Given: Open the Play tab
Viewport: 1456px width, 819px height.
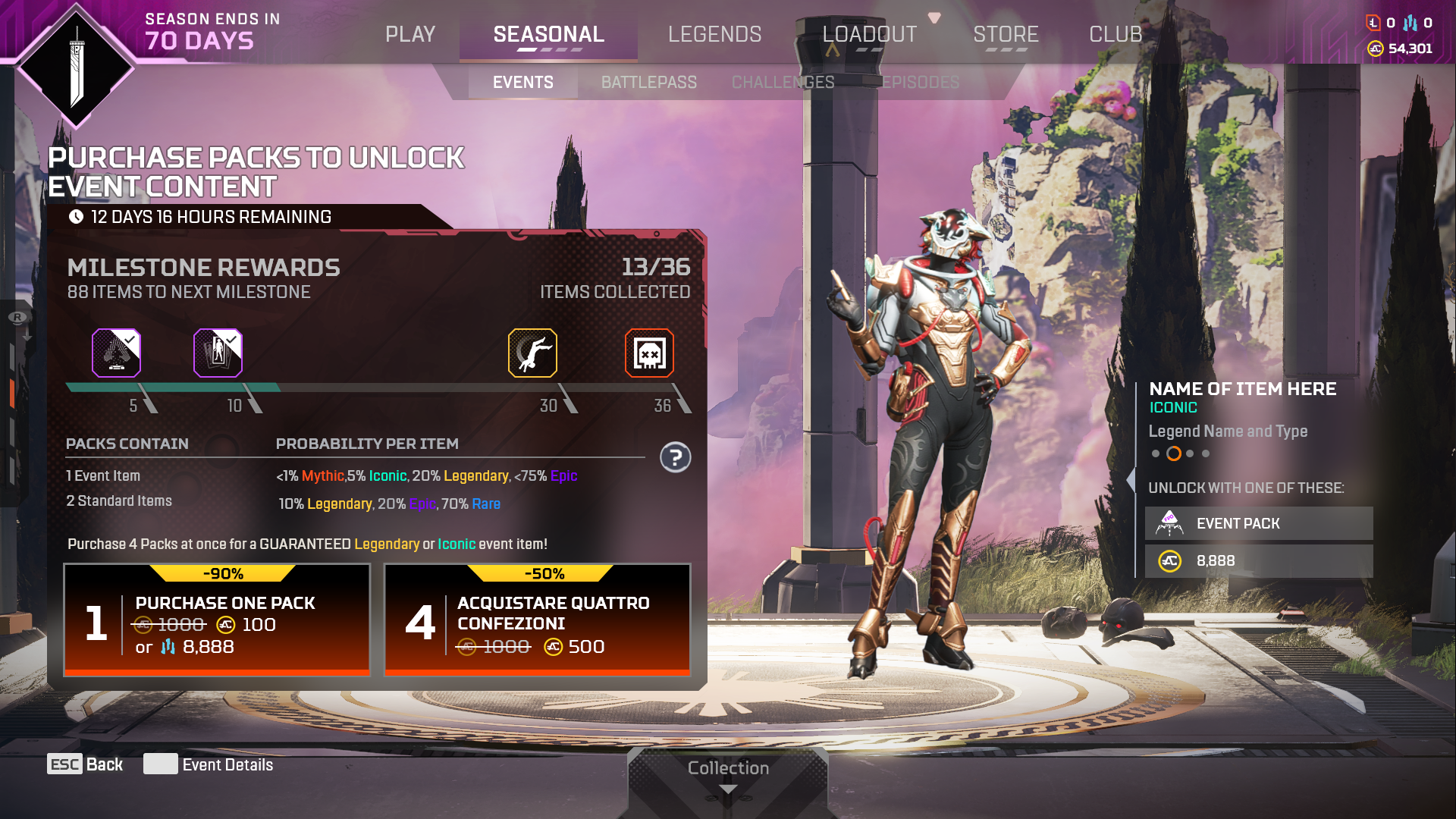Looking at the screenshot, I should click(x=409, y=35).
